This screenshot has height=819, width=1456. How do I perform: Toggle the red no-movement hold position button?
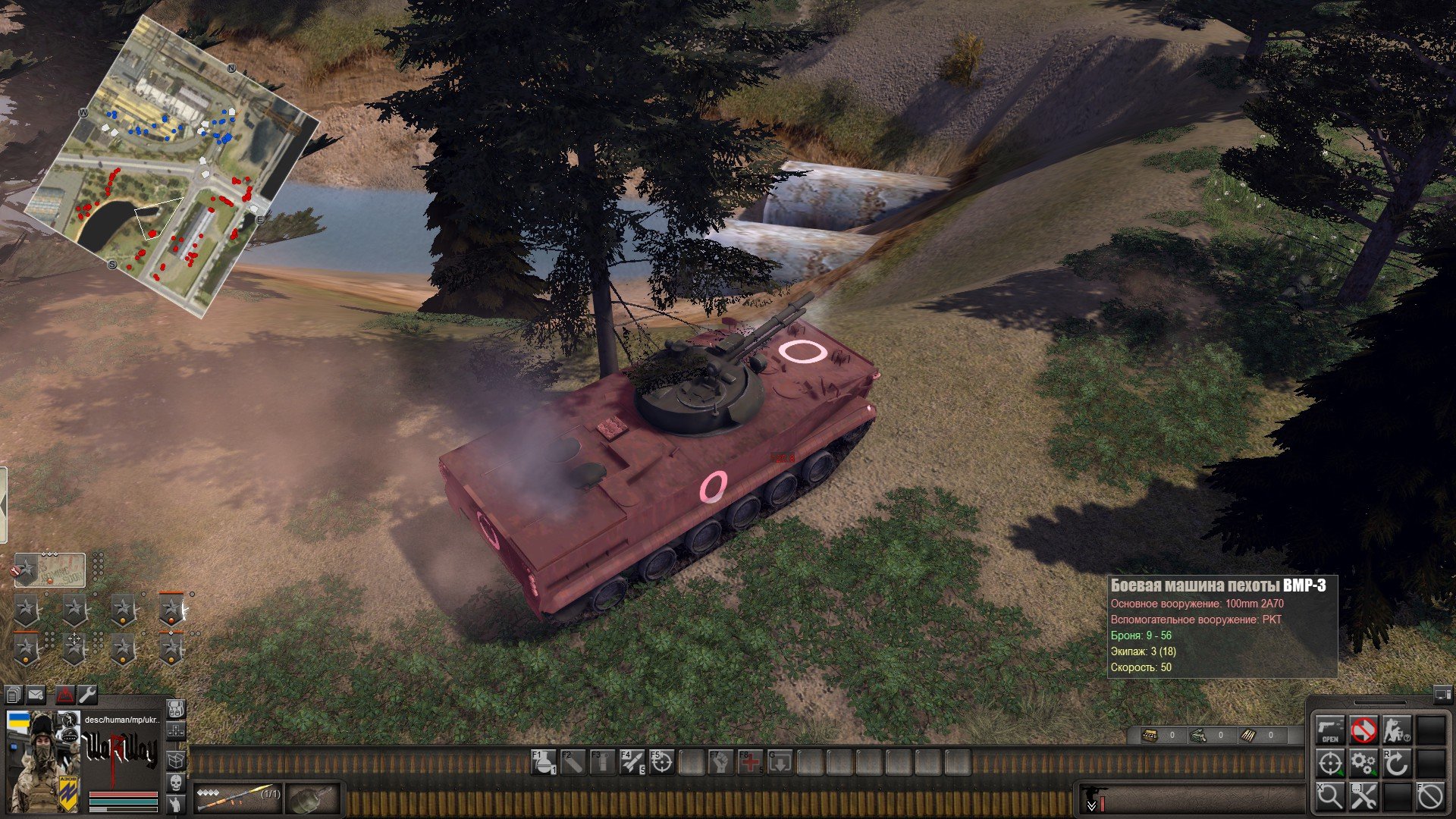click(x=1363, y=730)
